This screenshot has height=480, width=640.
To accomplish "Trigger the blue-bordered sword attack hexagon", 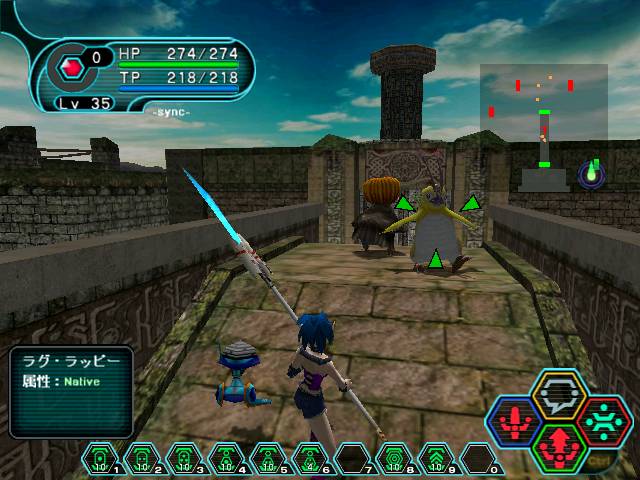I will 514,420.
